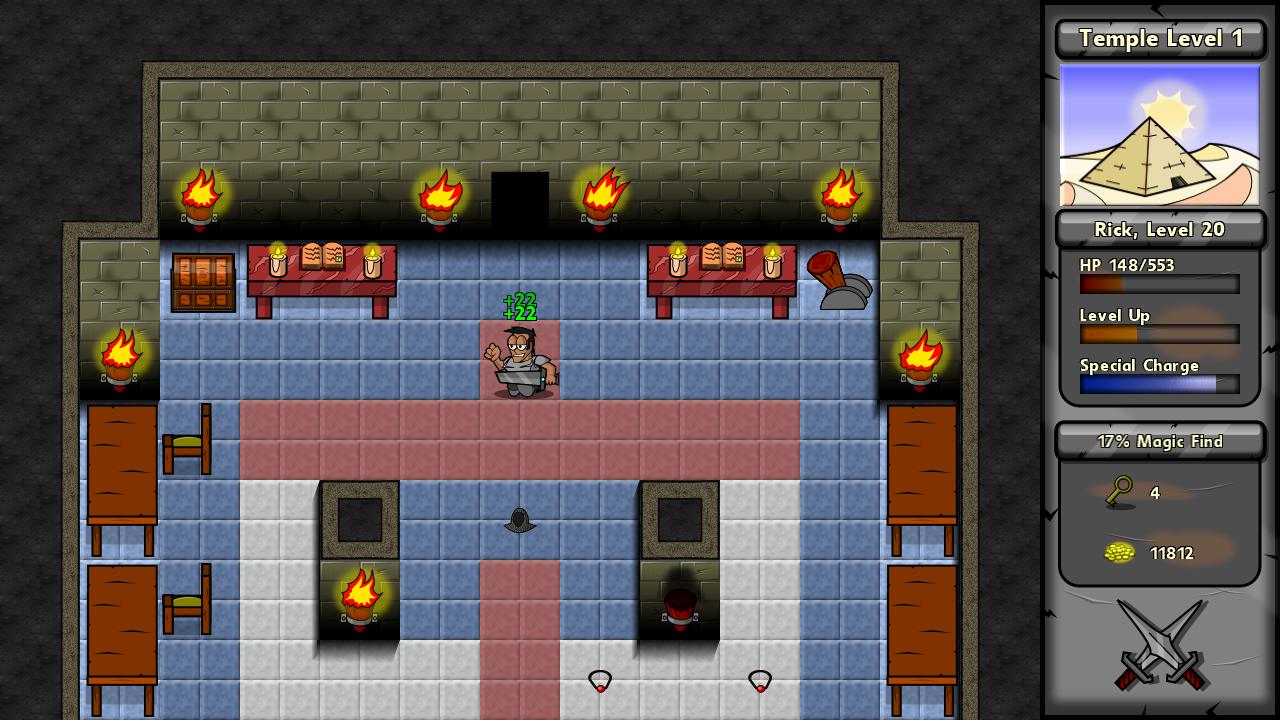Image resolution: width=1280 pixels, height=720 pixels.
Task: Click the key icon showing 4 keys
Action: 1118,493
